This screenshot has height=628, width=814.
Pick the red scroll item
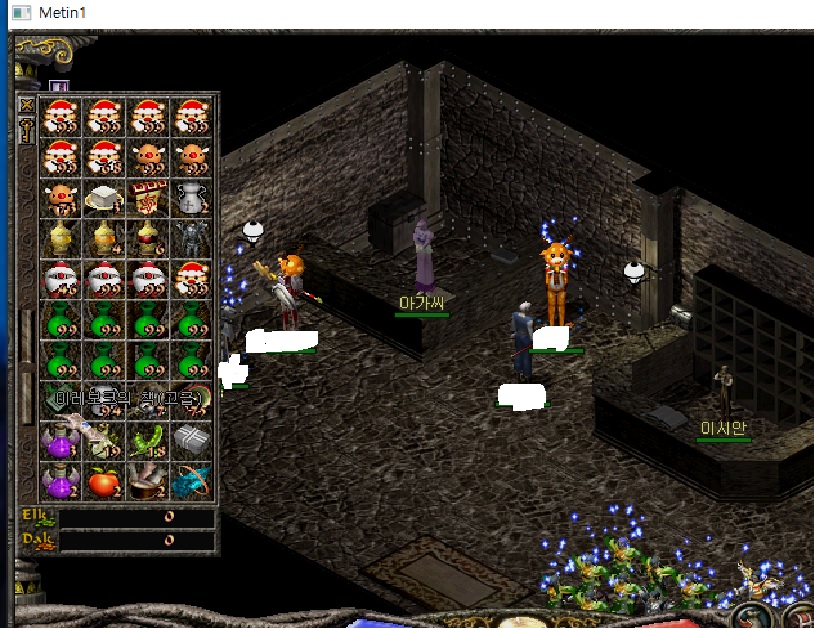tap(148, 198)
